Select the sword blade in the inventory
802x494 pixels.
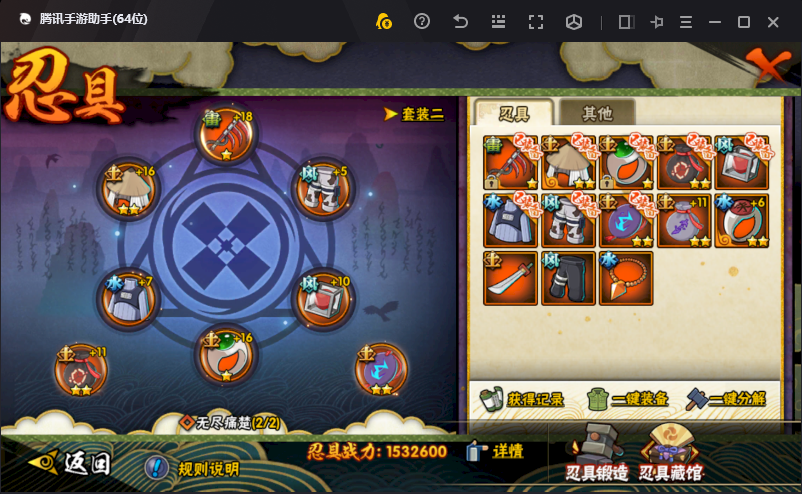(x=511, y=278)
